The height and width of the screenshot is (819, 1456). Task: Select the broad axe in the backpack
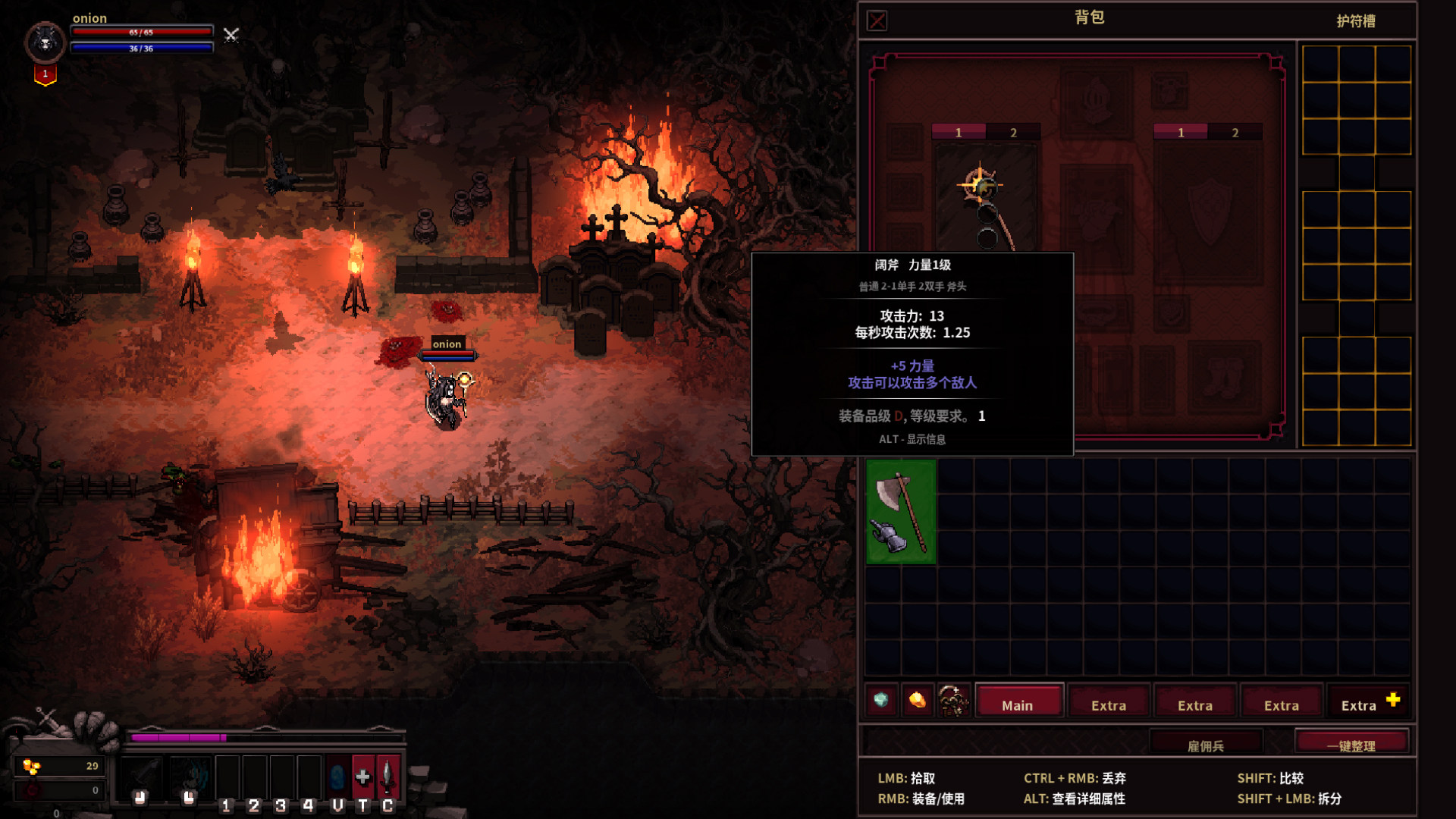coord(901,511)
